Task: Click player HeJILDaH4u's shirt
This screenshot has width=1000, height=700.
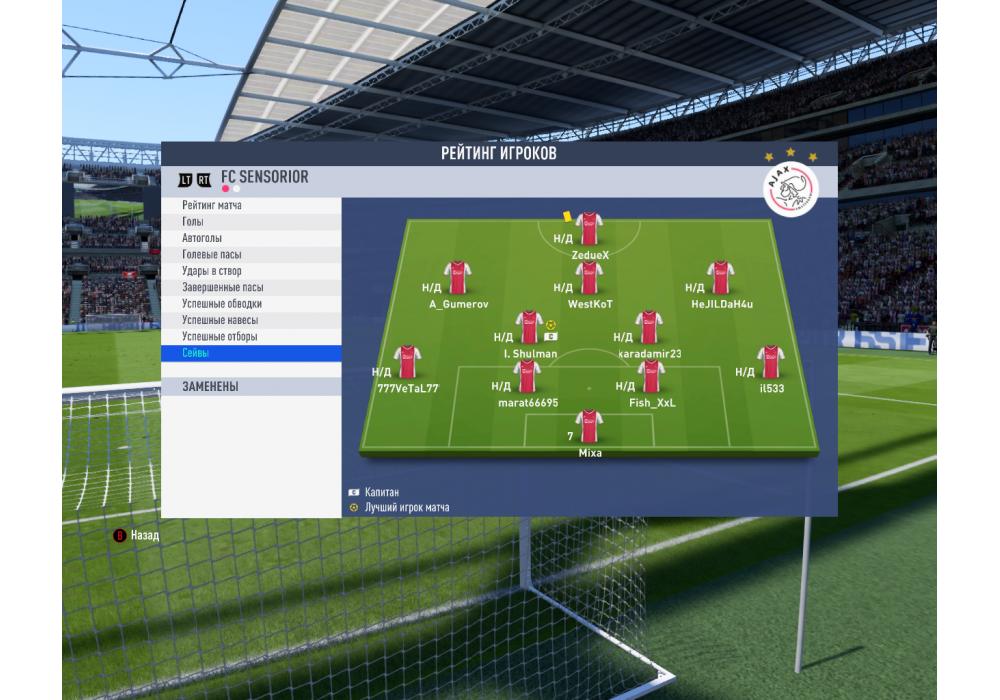Action: click(x=721, y=278)
